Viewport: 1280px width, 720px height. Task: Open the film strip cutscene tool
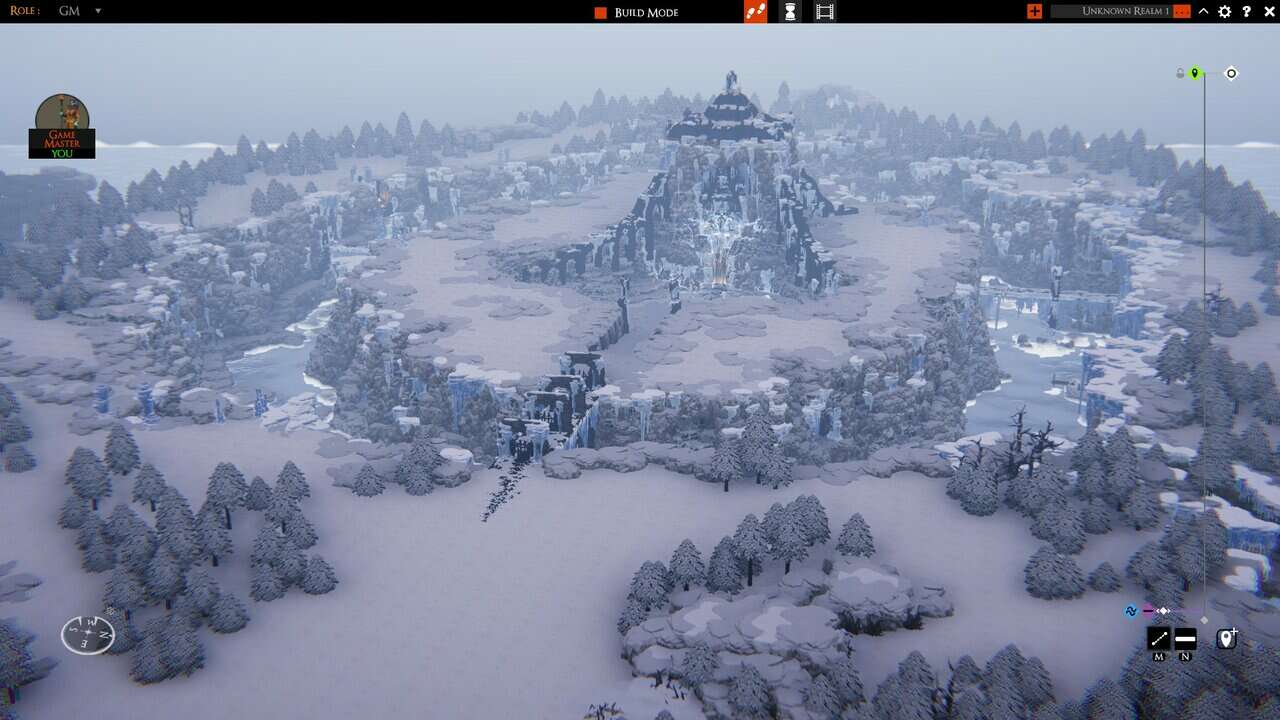(823, 12)
